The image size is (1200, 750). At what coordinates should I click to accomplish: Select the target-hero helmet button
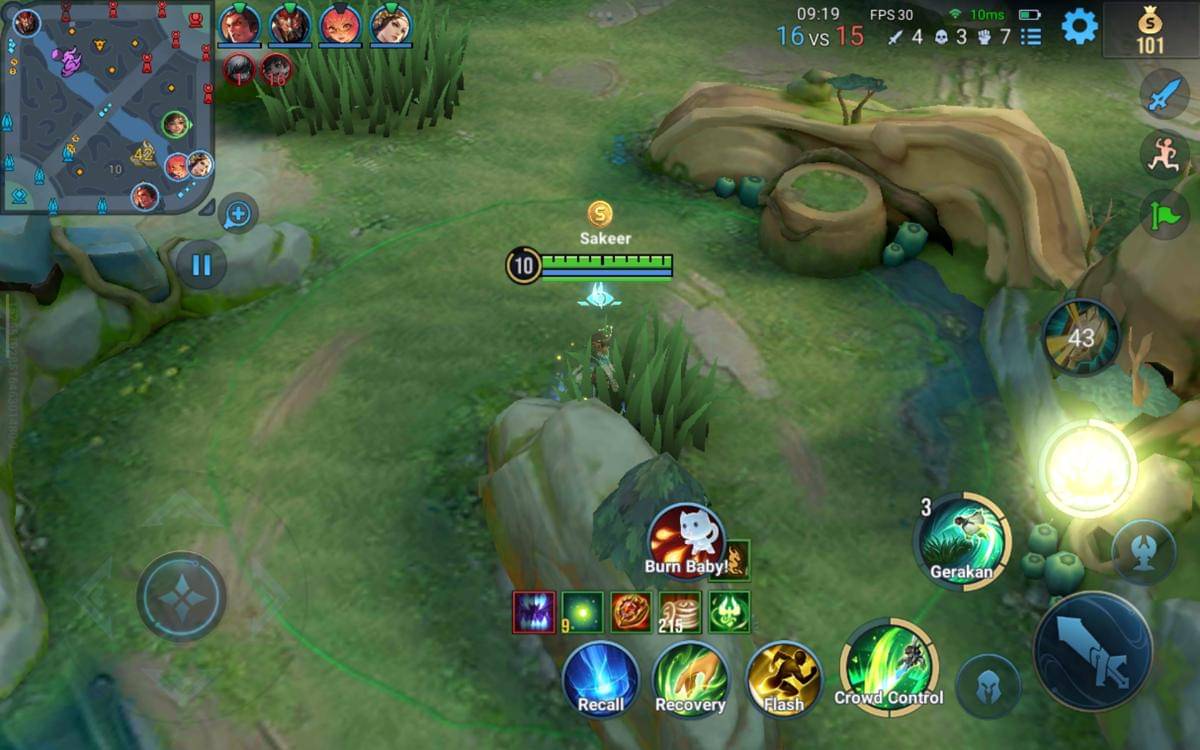tap(988, 687)
